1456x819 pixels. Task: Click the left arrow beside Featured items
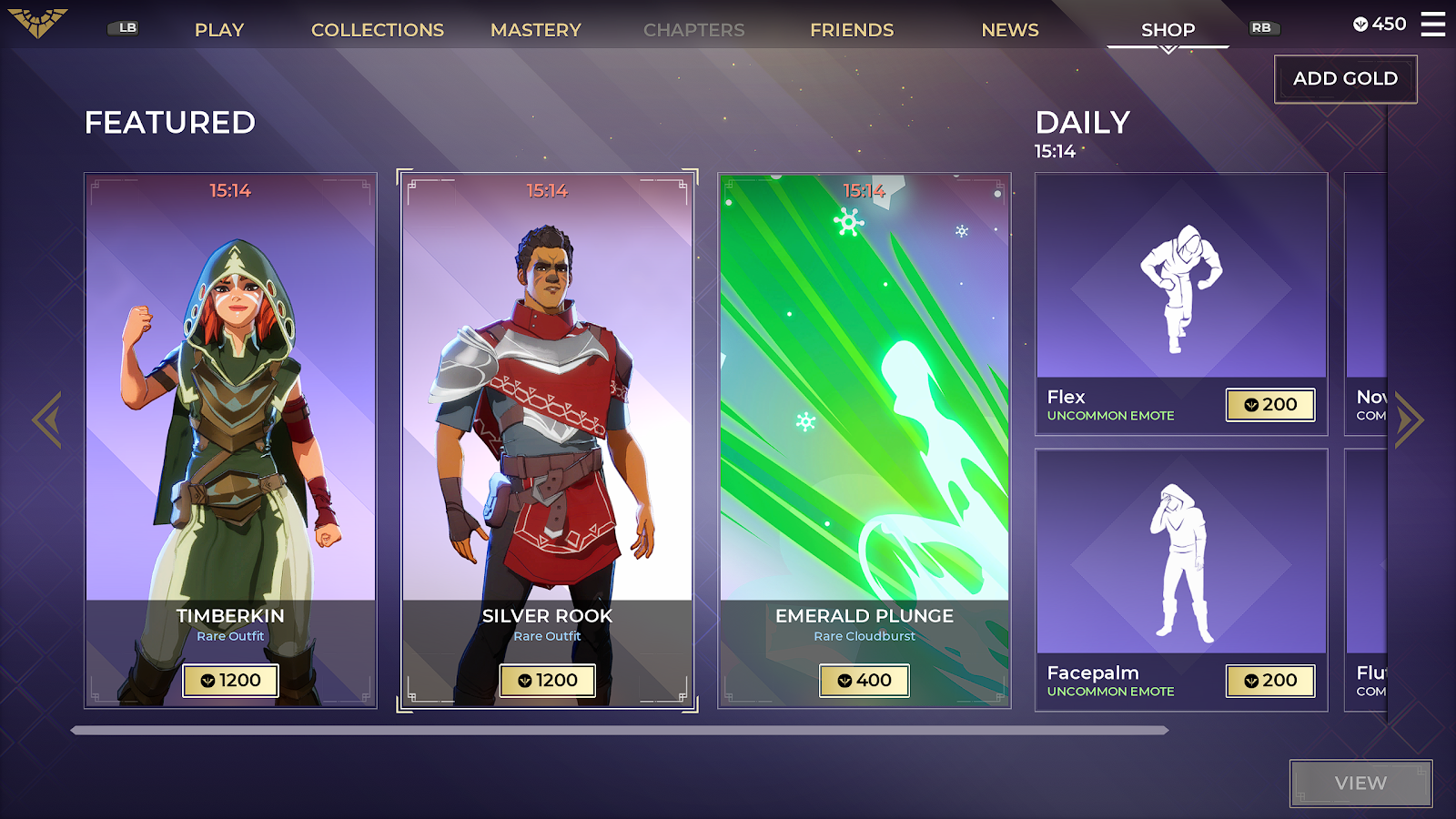(47, 420)
